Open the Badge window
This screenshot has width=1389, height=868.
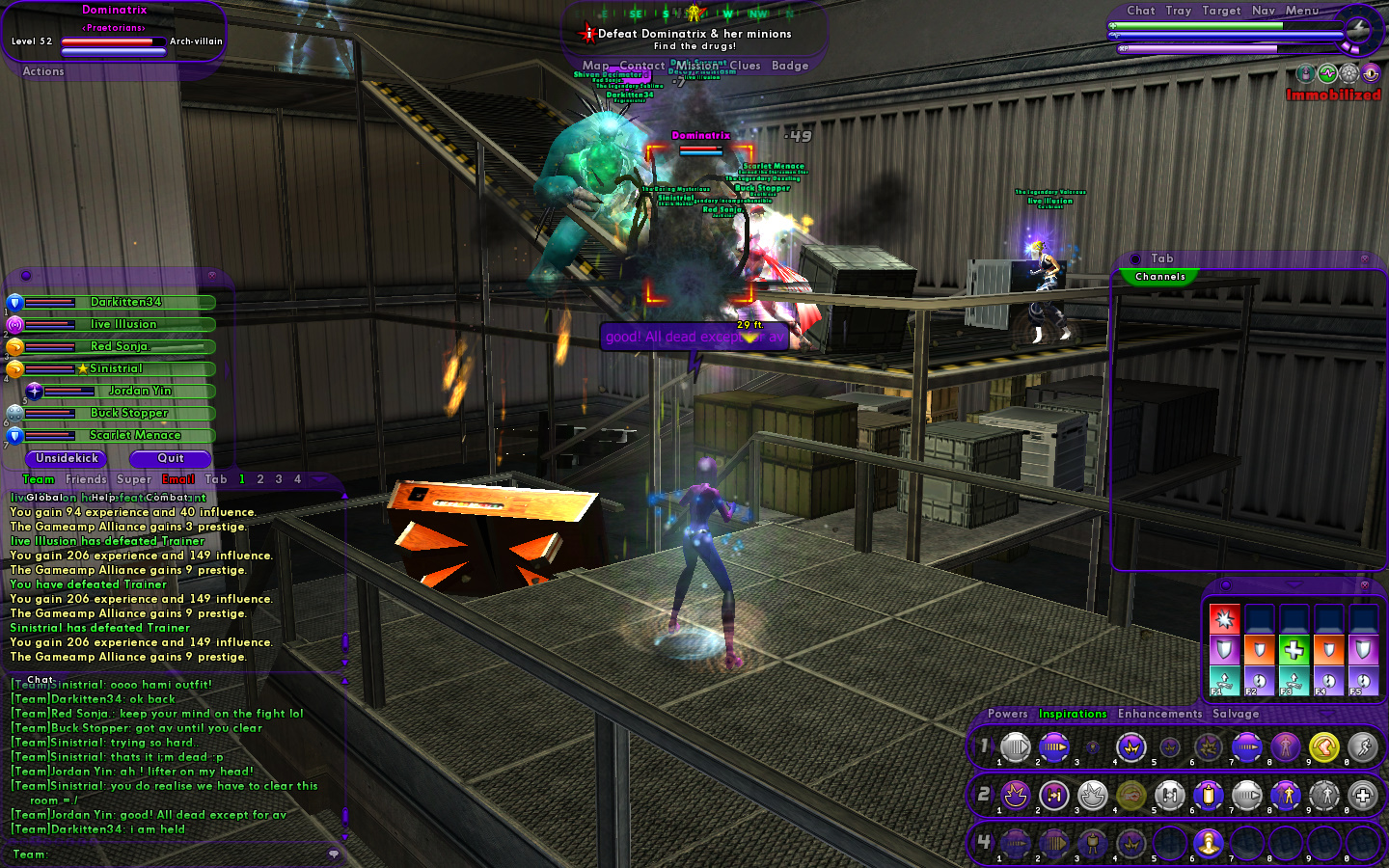(789, 66)
